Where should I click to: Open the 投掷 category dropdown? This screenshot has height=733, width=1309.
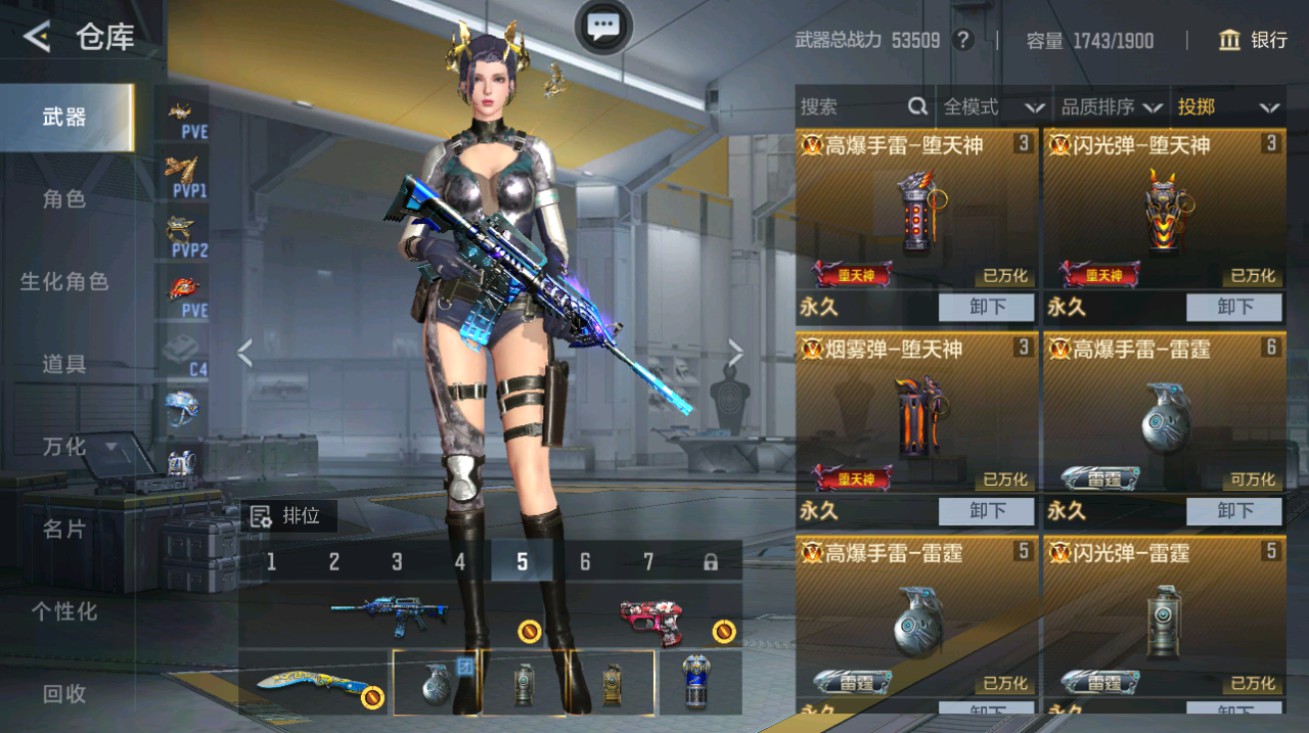pos(1228,107)
